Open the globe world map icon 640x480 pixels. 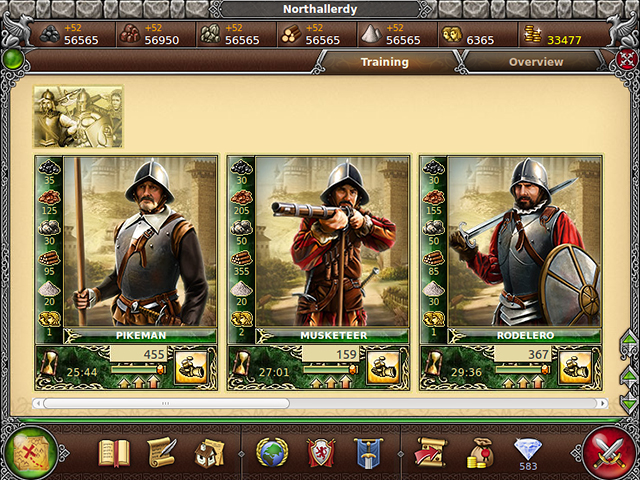pyautogui.click(x=271, y=453)
